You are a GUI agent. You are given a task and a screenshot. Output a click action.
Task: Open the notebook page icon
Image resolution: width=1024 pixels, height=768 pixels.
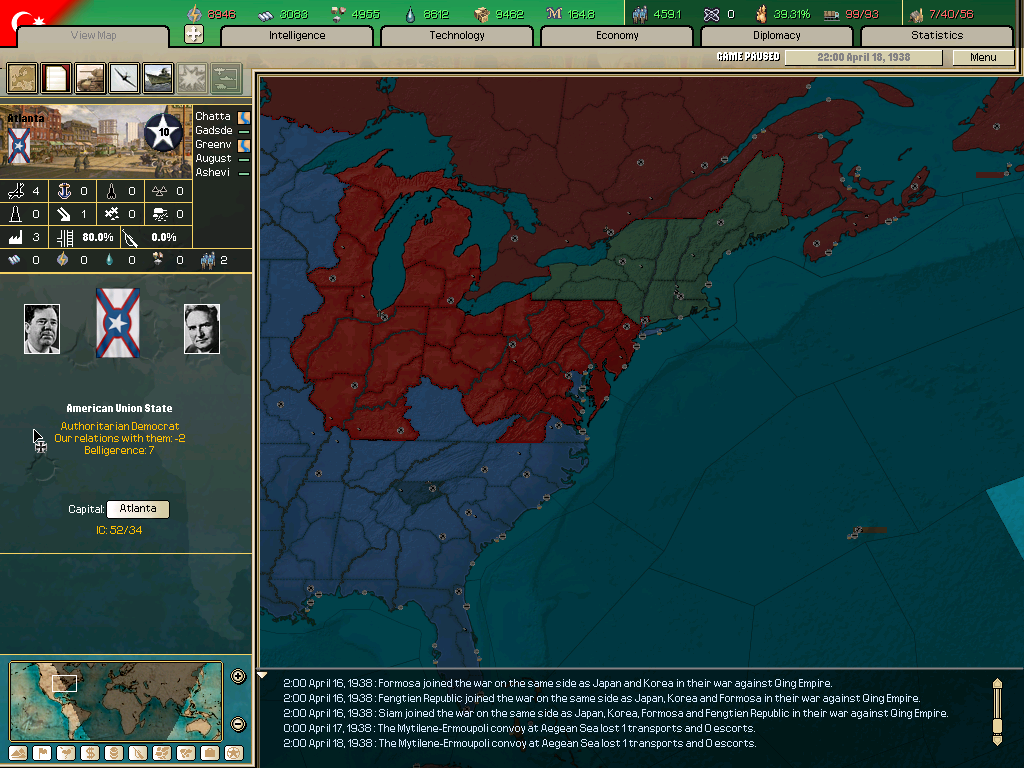56,77
